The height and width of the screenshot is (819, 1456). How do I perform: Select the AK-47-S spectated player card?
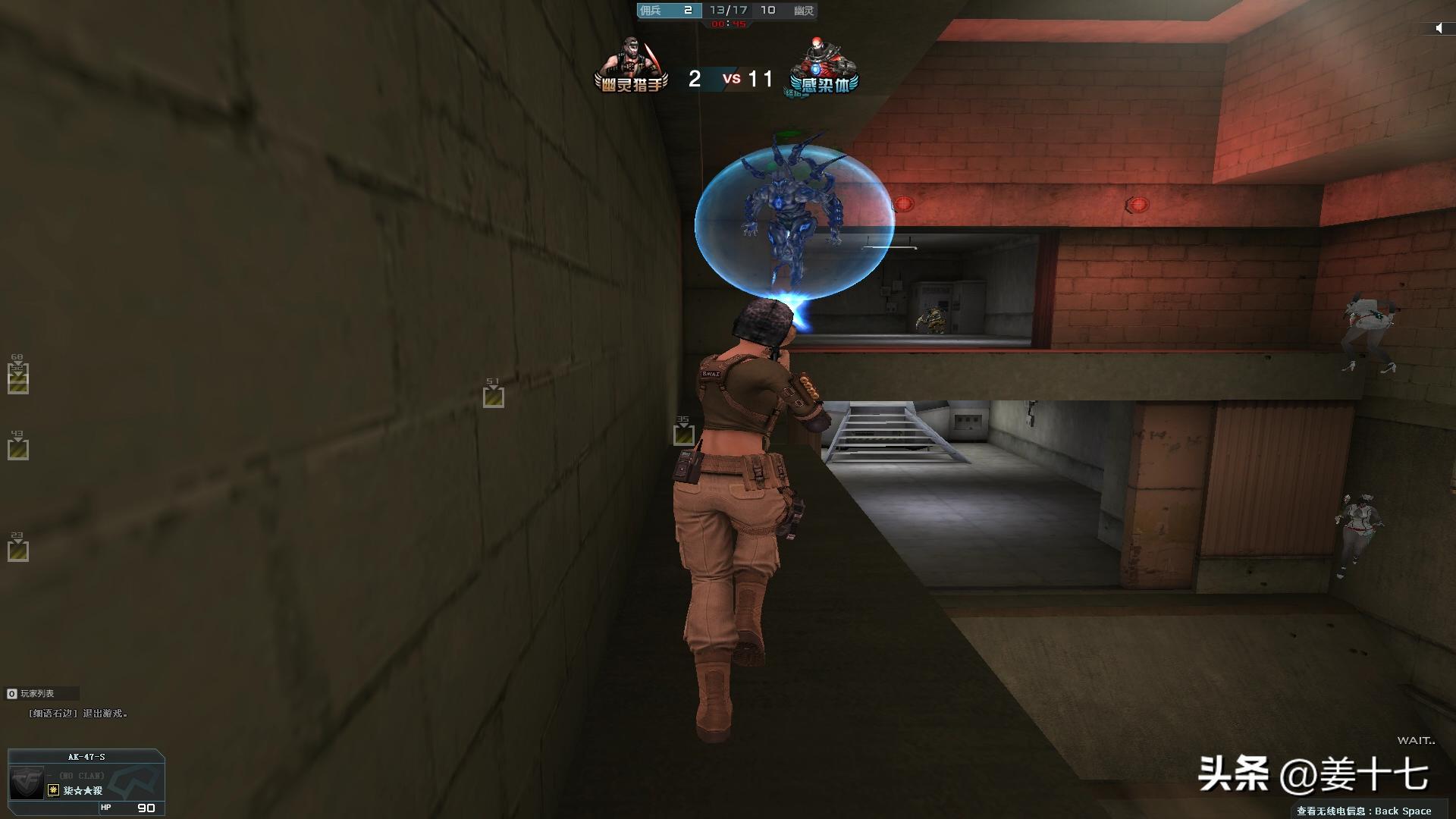[86, 782]
